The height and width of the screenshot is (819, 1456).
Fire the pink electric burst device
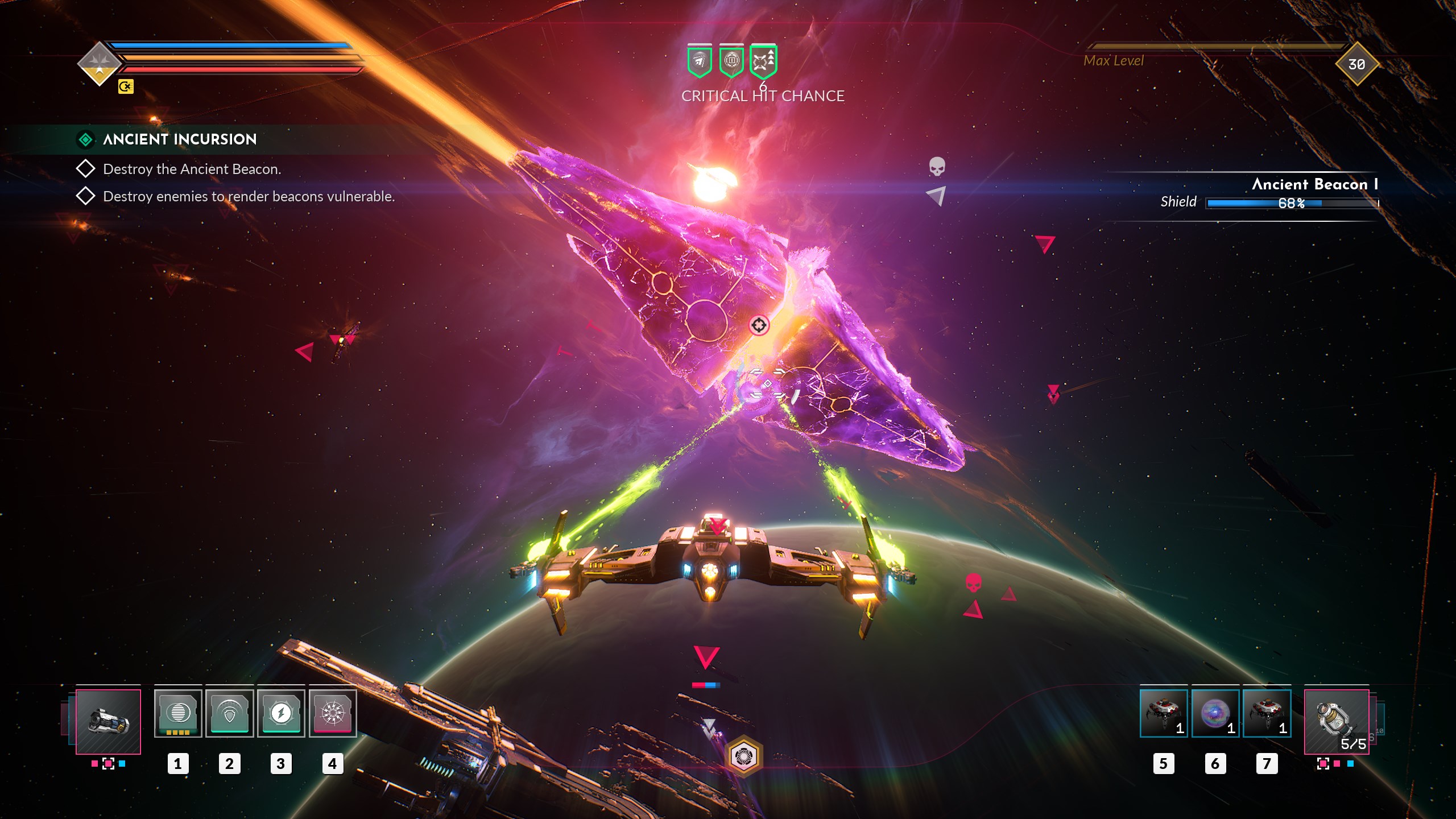[333, 713]
